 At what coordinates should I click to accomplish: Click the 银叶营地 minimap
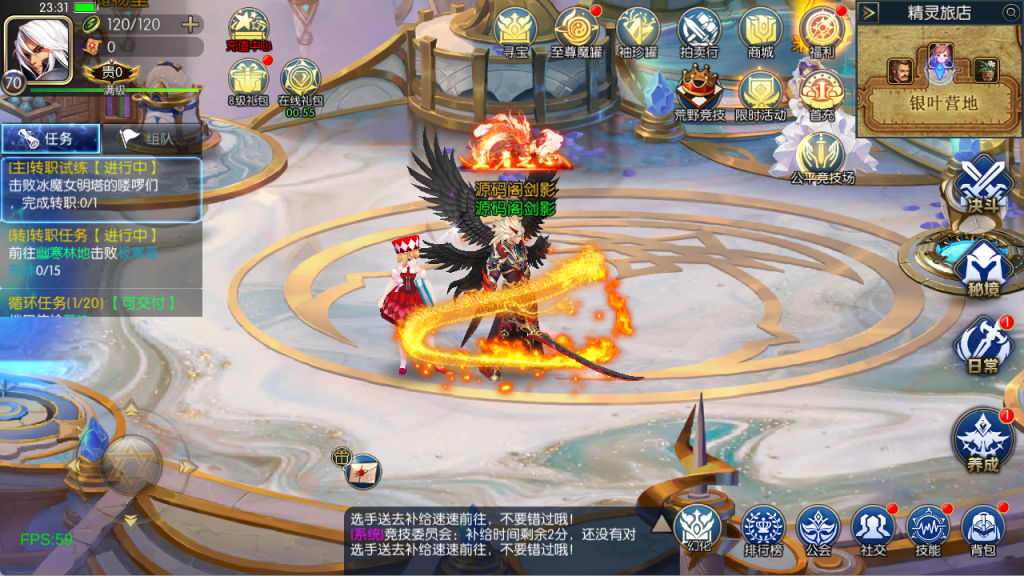pyautogui.click(x=936, y=80)
